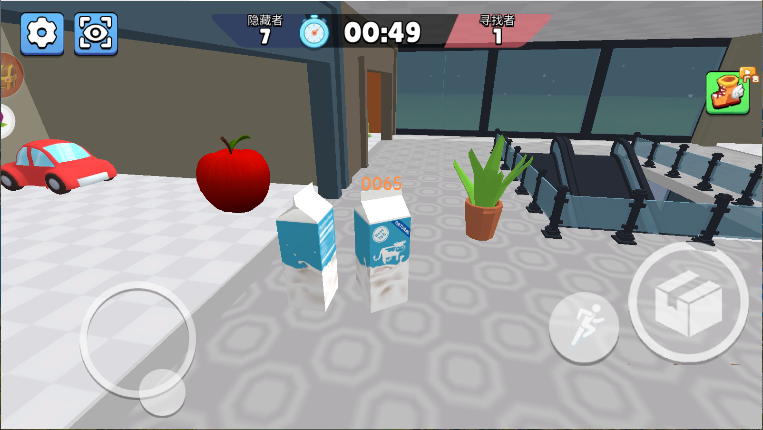The width and height of the screenshot is (763, 430).
Task: Tap the virtual joystick thumb knob
Action: tap(162, 391)
